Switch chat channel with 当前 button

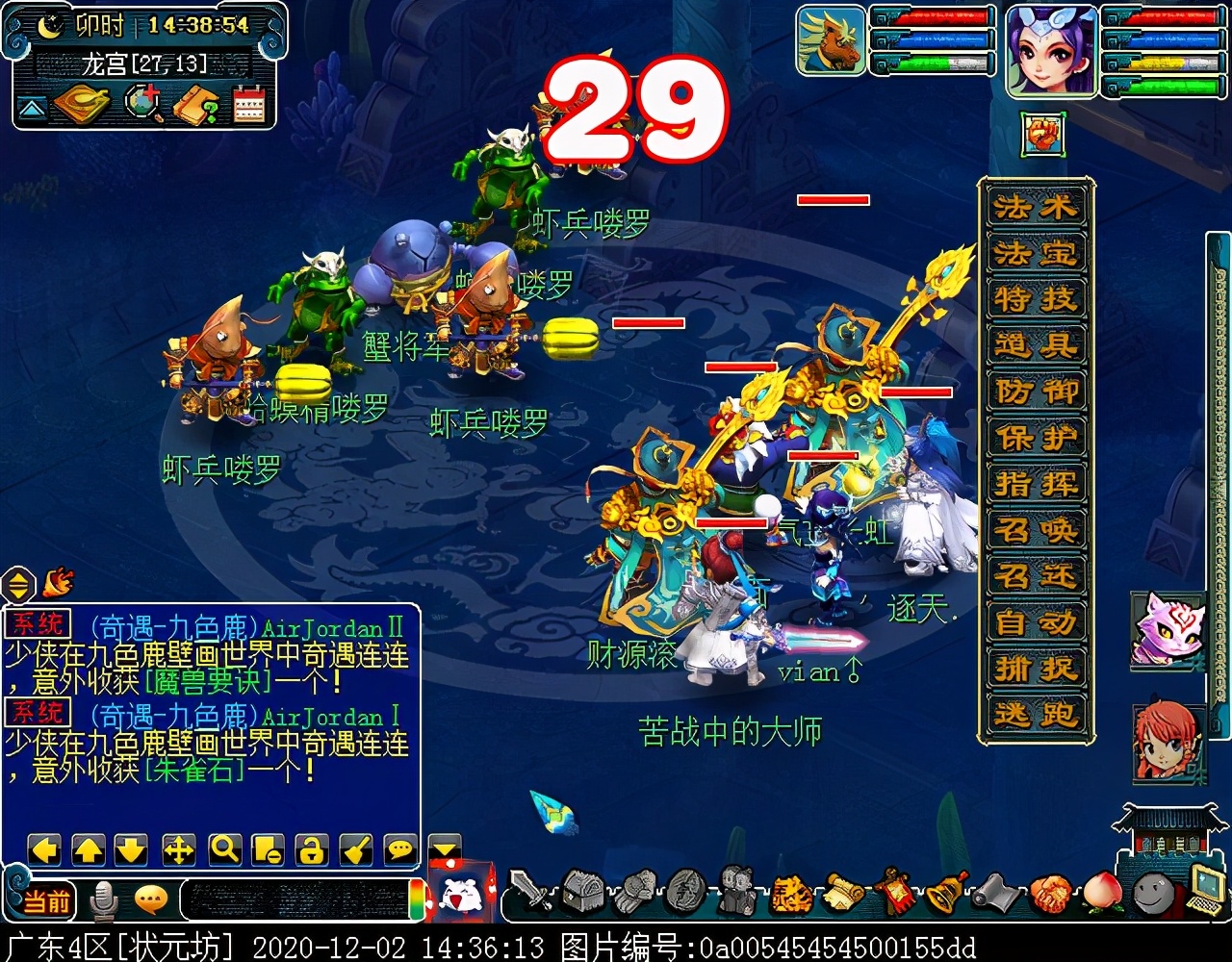coord(46,901)
